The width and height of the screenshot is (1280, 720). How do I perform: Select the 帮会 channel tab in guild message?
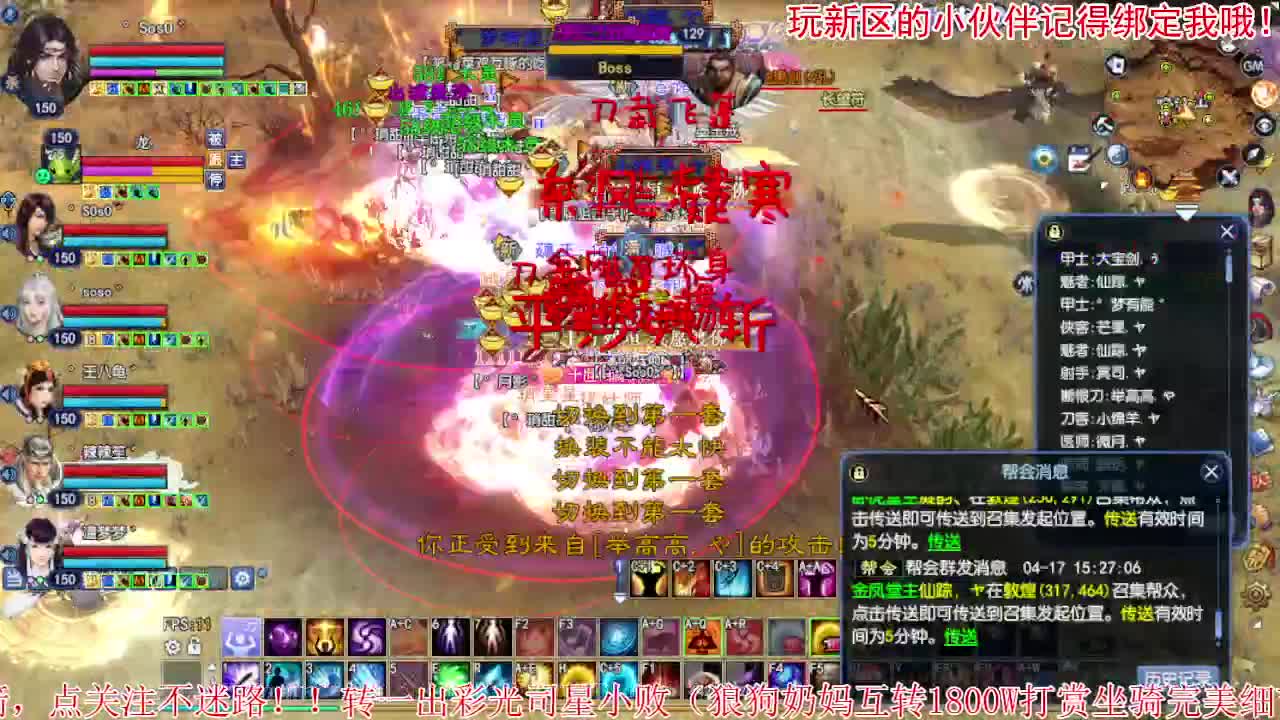tap(880, 567)
